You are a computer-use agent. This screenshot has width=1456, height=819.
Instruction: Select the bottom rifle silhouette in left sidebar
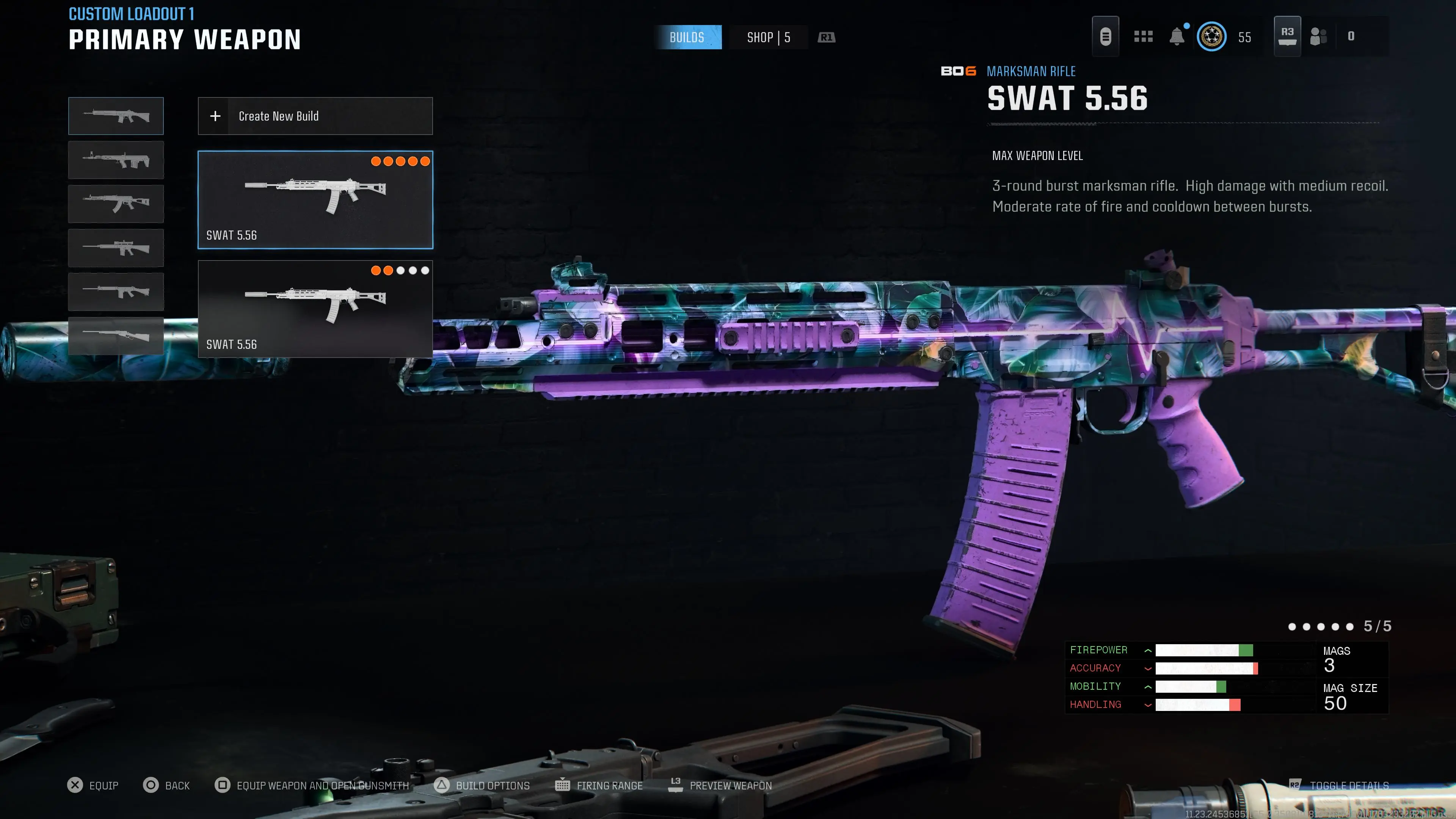[115, 336]
